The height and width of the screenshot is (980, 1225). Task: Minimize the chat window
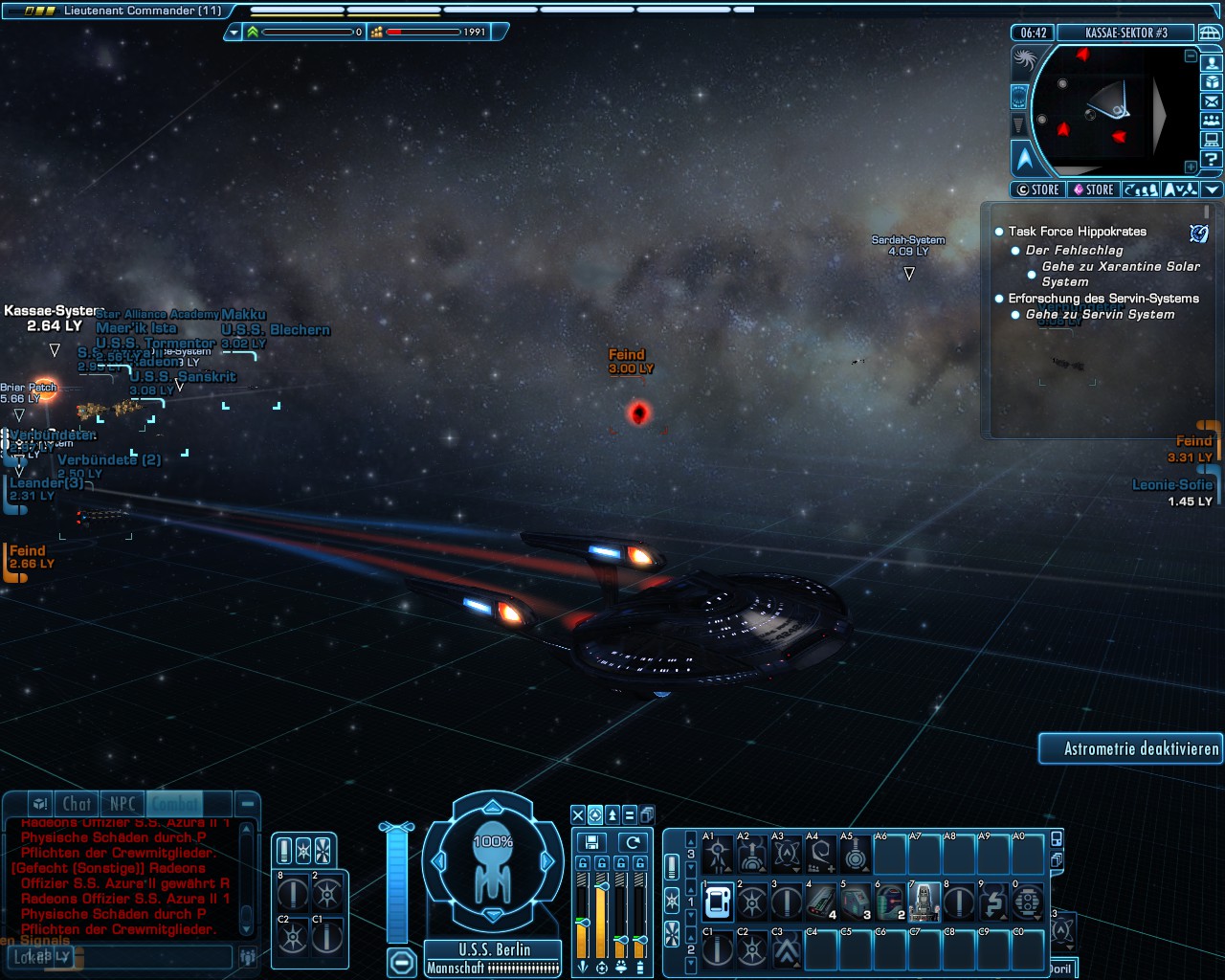click(247, 805)
